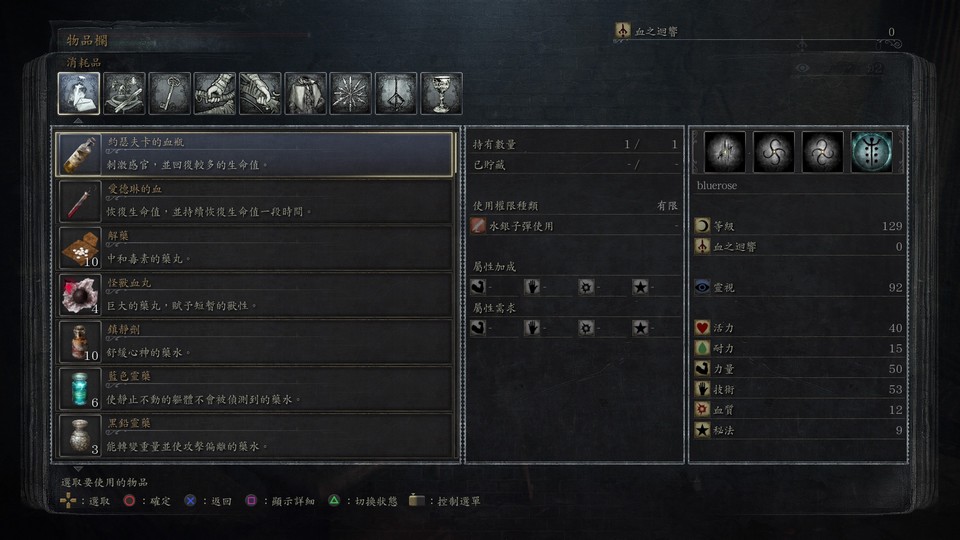
Task: Switch to the Hunter's Mark rune tab
Action: (x=396, y=94)
